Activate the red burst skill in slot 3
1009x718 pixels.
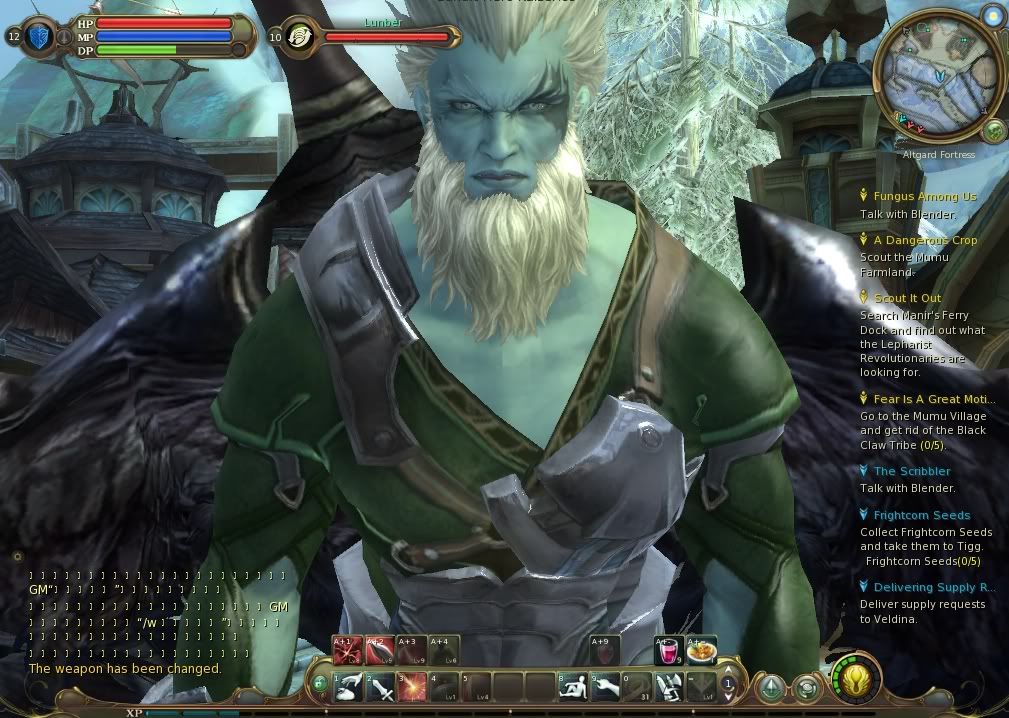[413, 685]
